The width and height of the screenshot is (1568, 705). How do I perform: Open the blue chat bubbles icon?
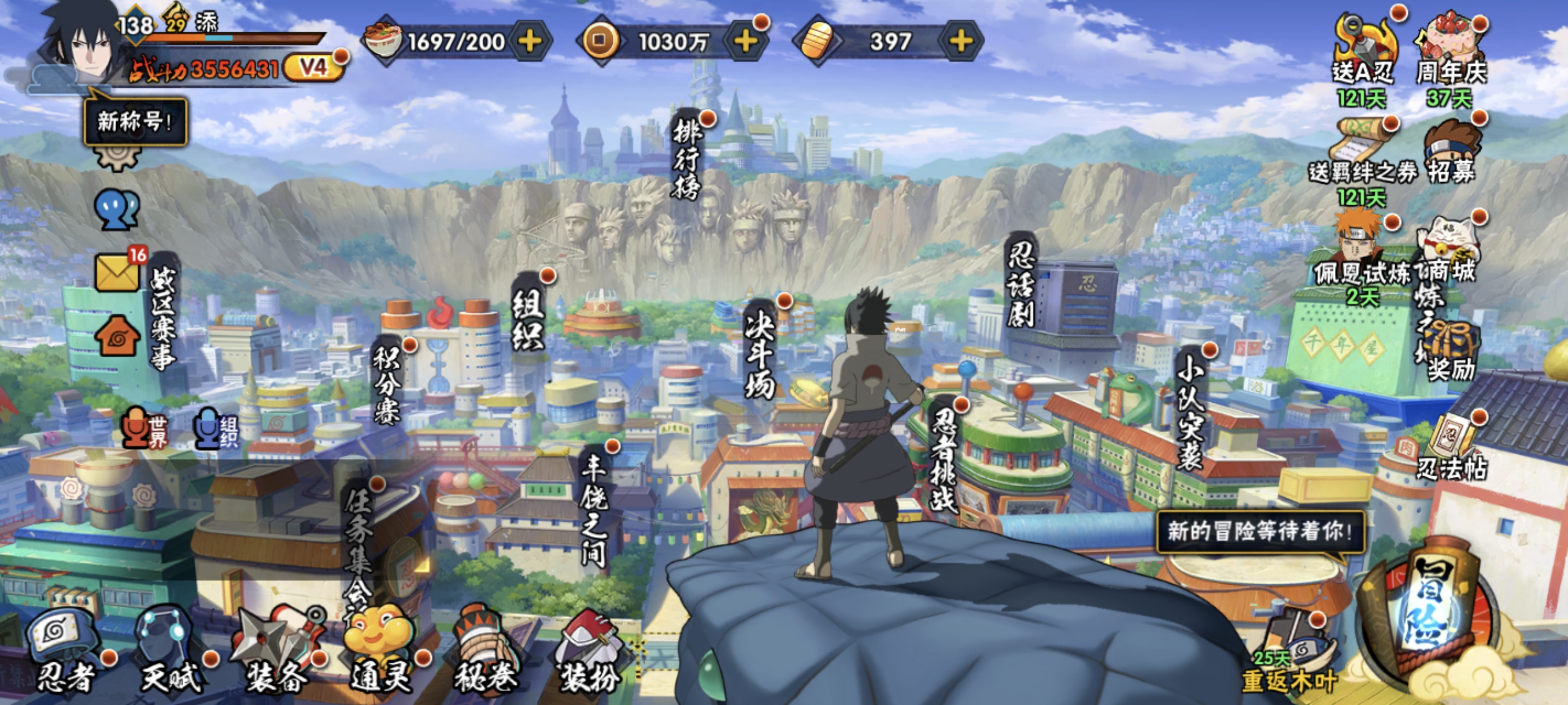click(117, 210)
